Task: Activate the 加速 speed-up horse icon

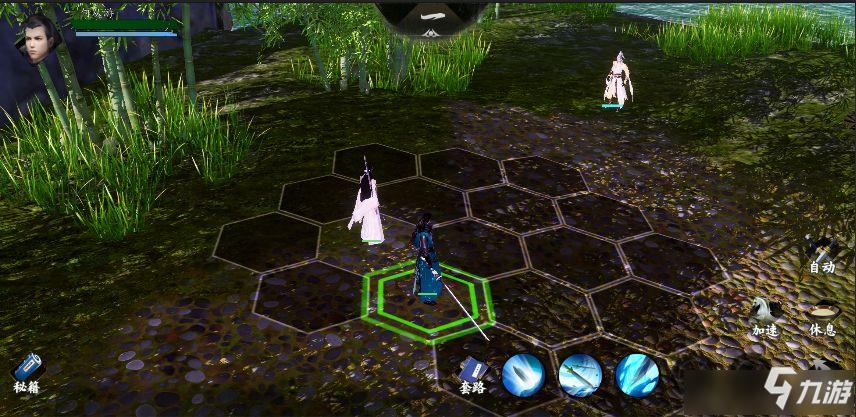Action: [x=765, y=314]
